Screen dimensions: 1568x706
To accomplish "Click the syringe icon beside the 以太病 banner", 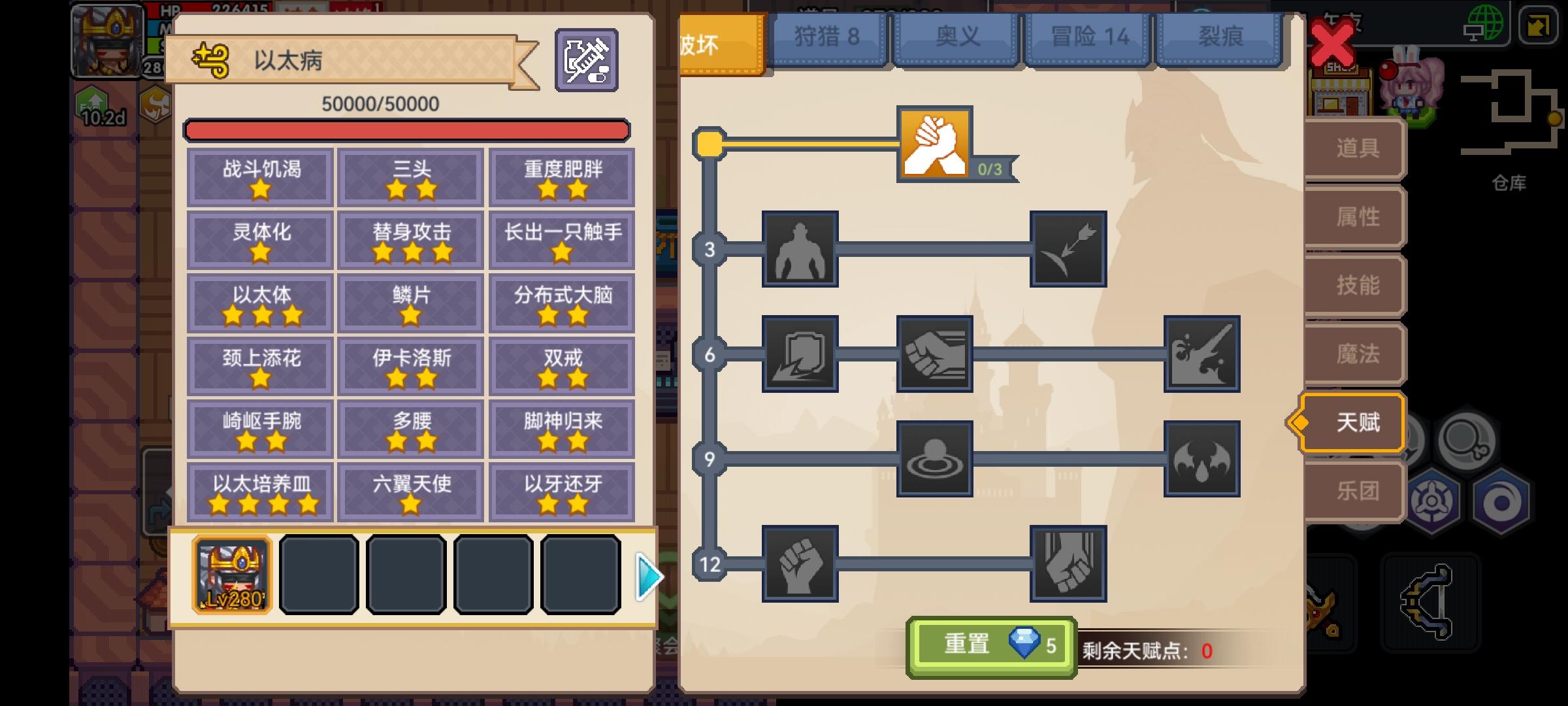I will 586,59.
